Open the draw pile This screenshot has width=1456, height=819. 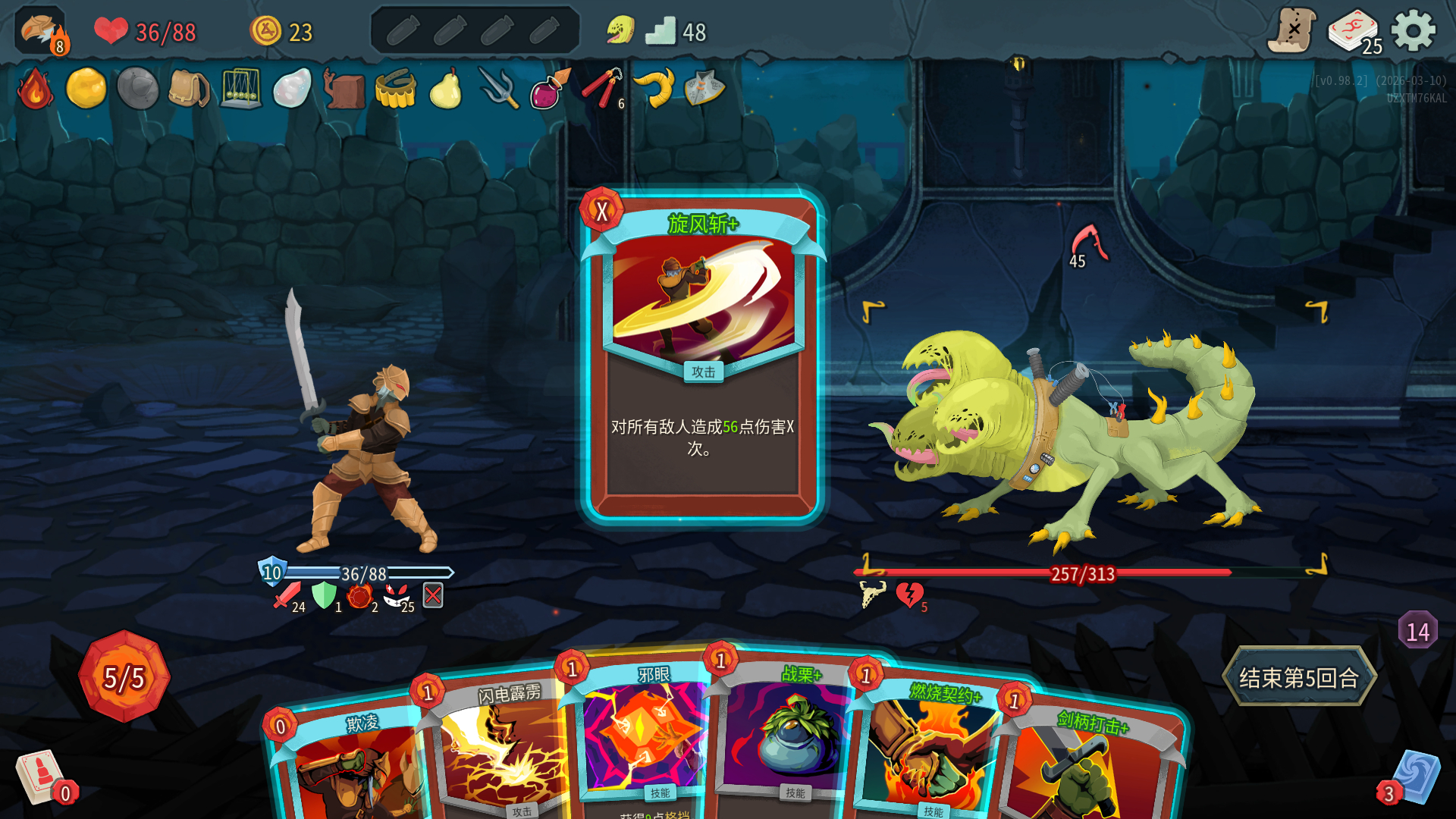pos(39,777)
